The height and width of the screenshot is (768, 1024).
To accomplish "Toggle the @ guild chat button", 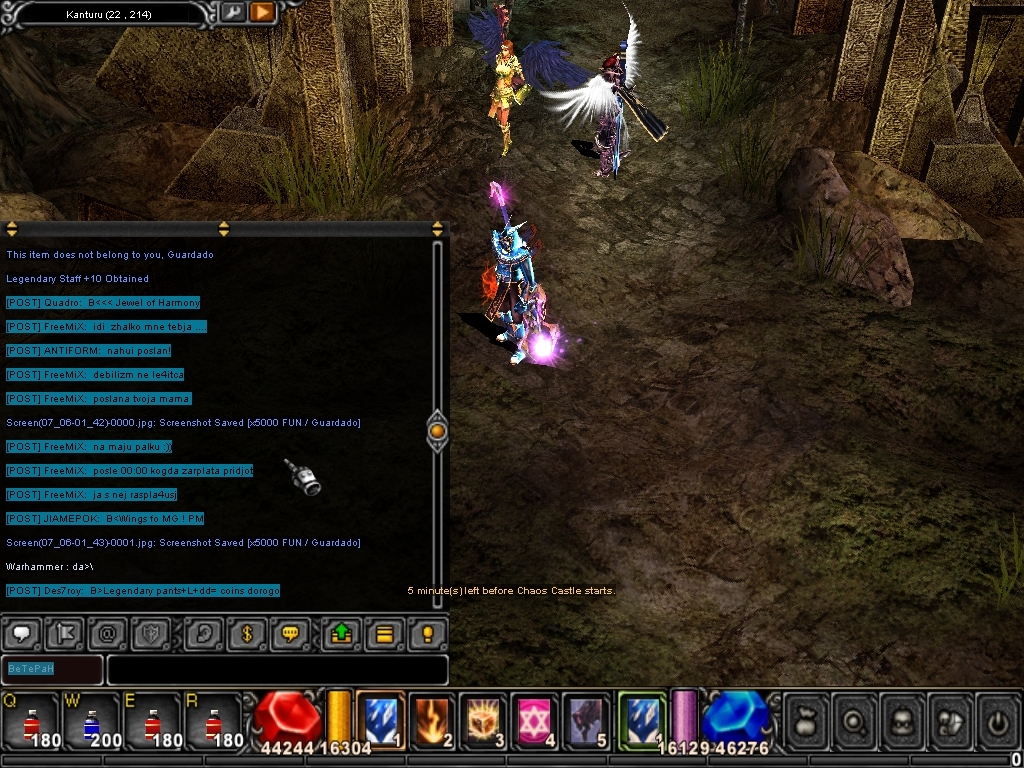I will coord(107,634).
